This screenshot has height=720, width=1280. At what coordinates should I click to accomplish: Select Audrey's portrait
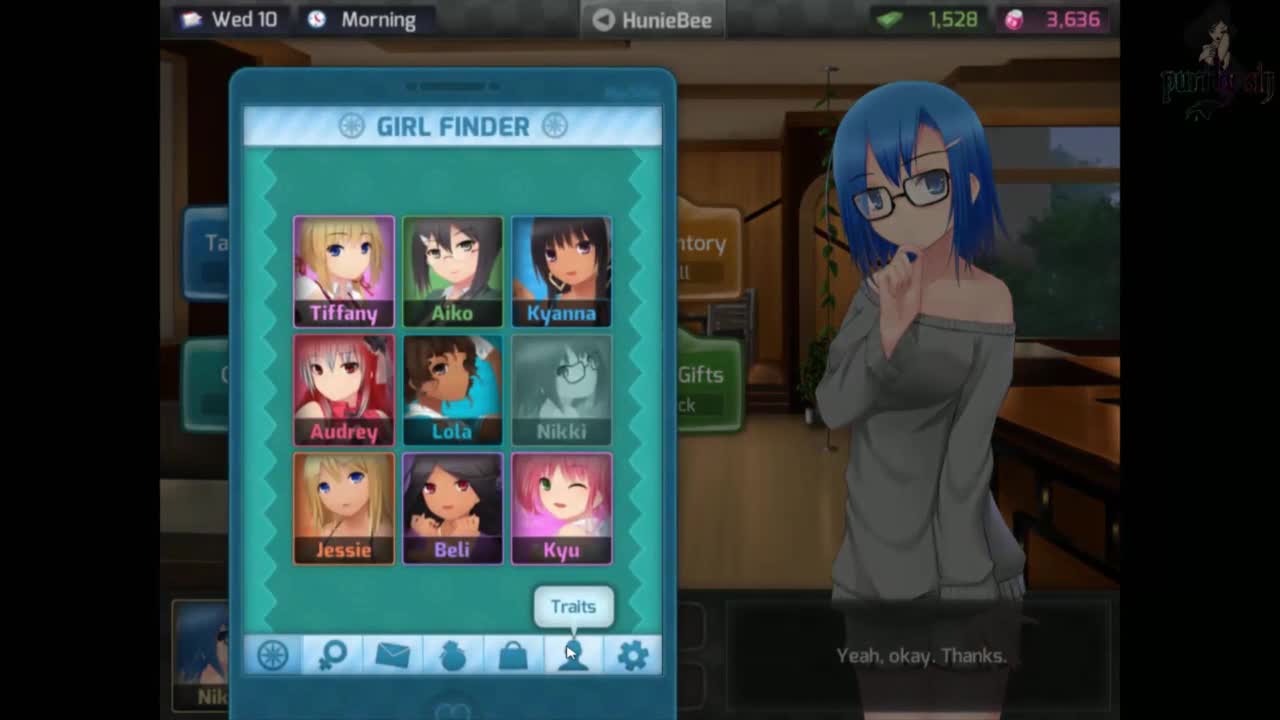tap(344, 389)
